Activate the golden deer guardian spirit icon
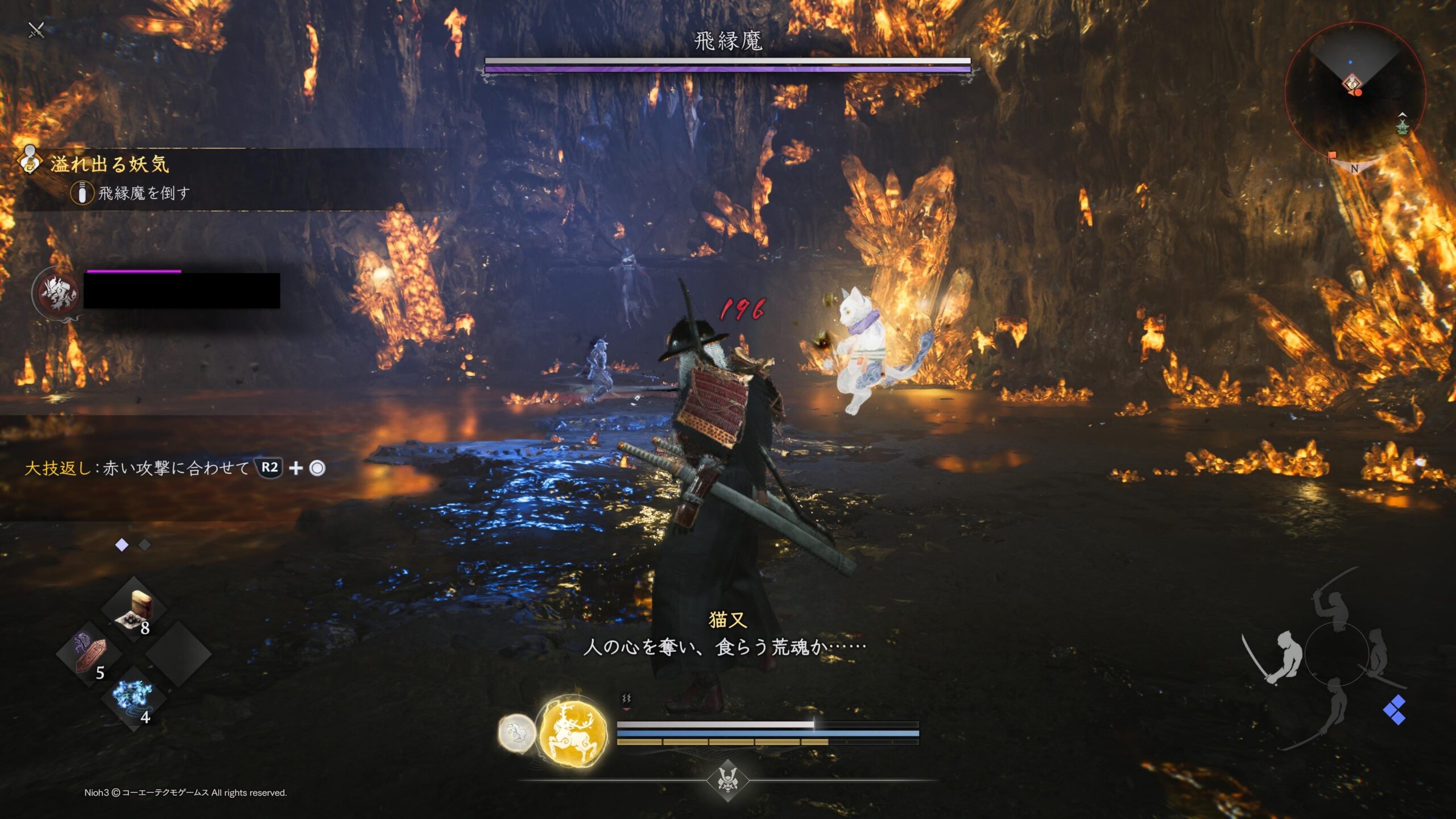The image size is (1456, 819). (x=573, y=733)
